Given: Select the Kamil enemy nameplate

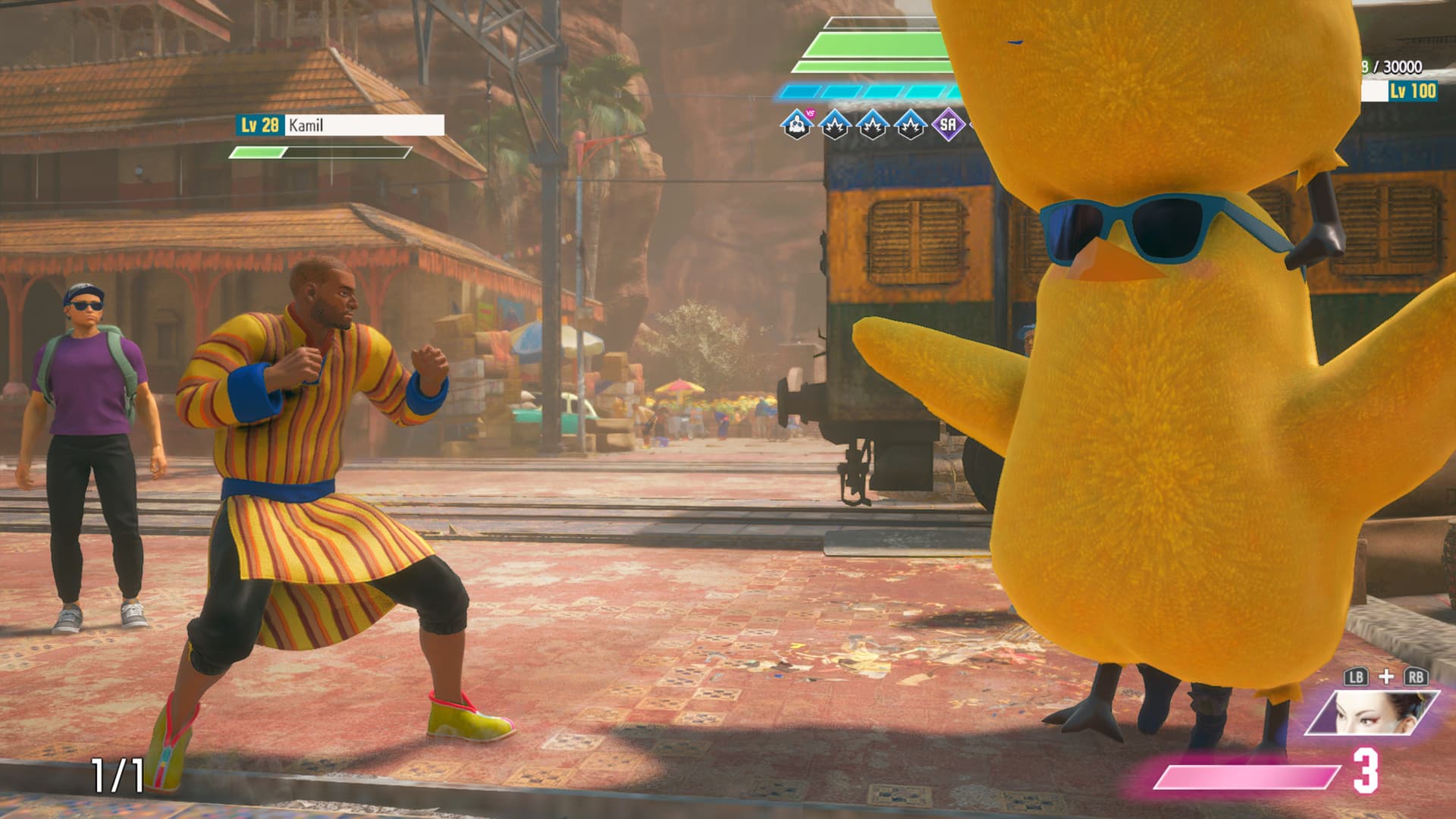Looking at the screenshot, I should pos(340,125).
